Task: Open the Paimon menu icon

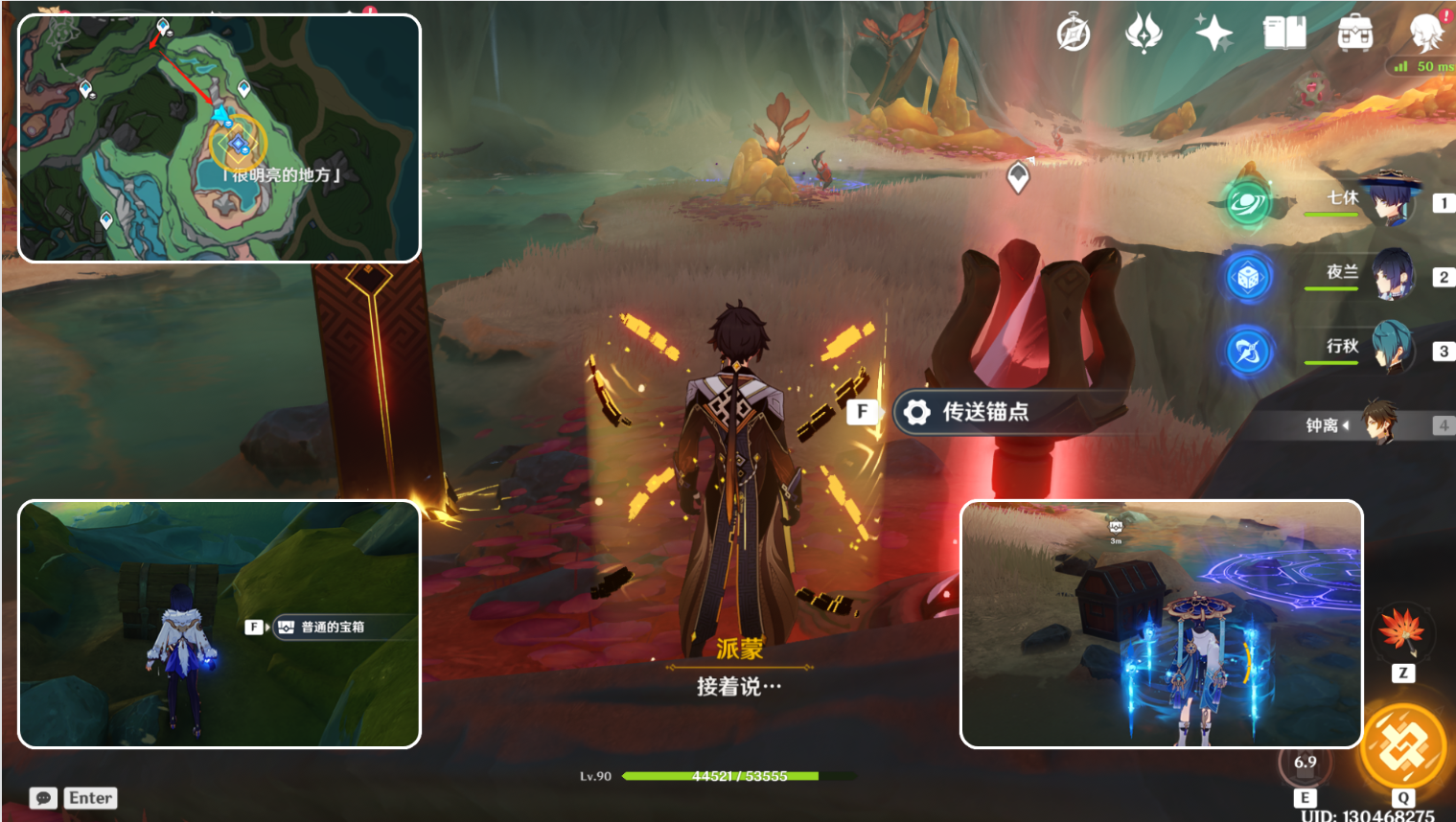Action: click(x=1425, y=34)
